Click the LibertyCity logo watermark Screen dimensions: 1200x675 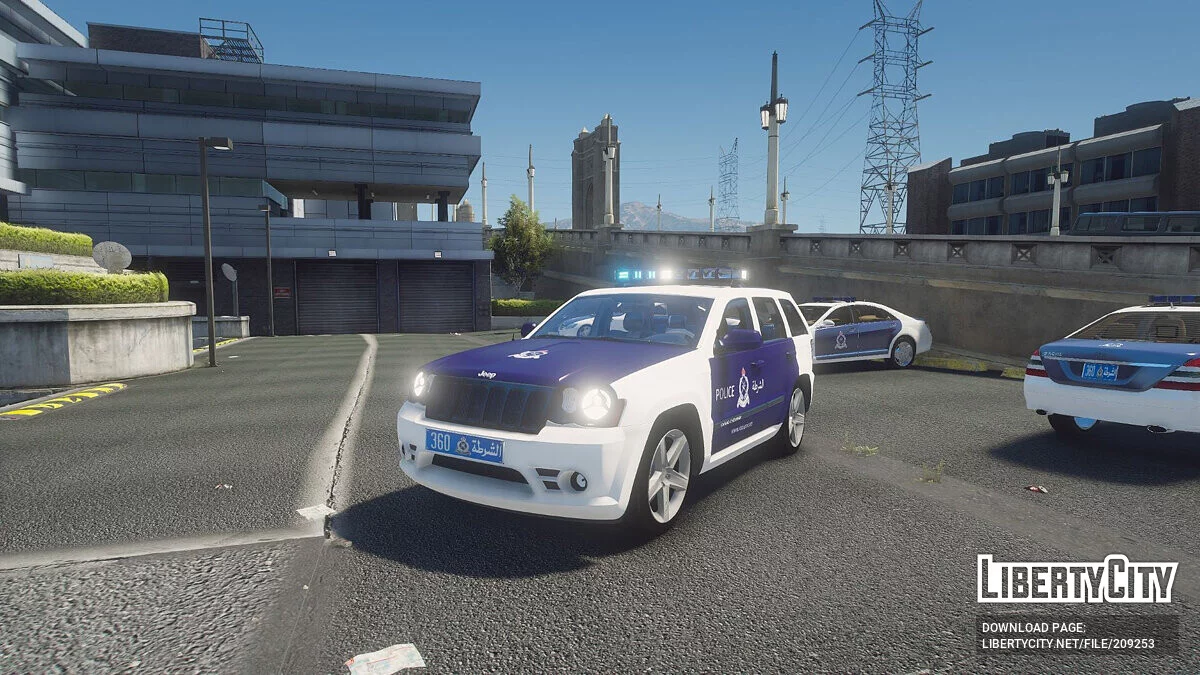(x=1077, y=579)
